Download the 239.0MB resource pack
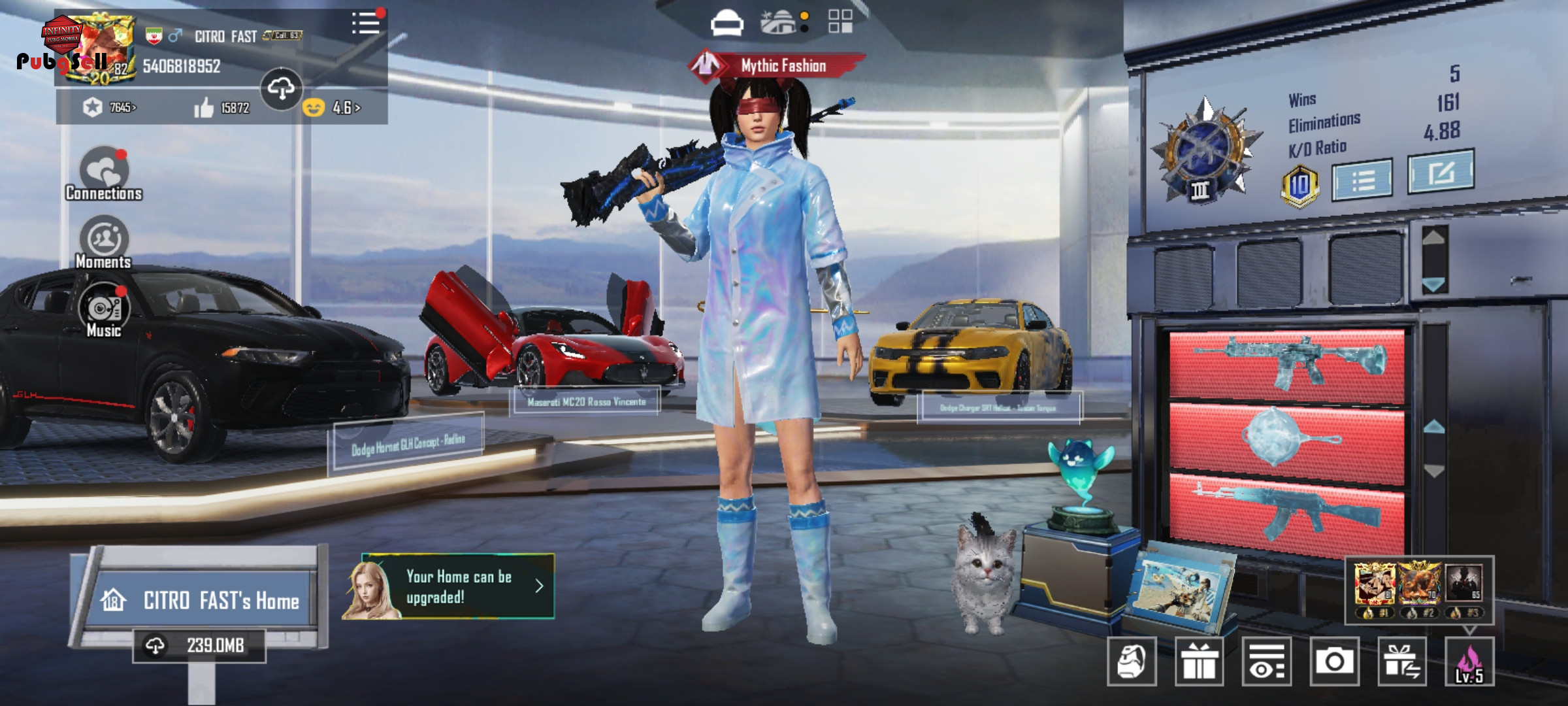 (x=199, y=646)
